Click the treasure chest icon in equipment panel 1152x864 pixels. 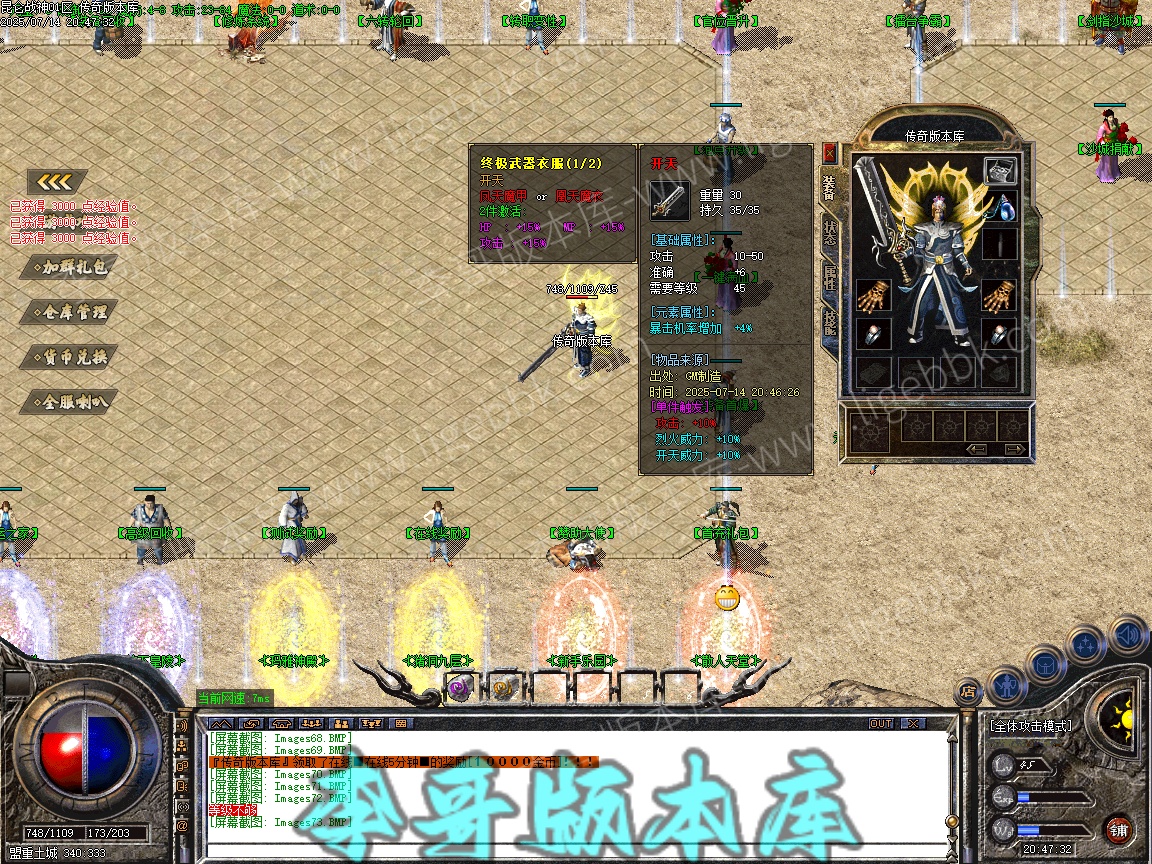[999, 171]
